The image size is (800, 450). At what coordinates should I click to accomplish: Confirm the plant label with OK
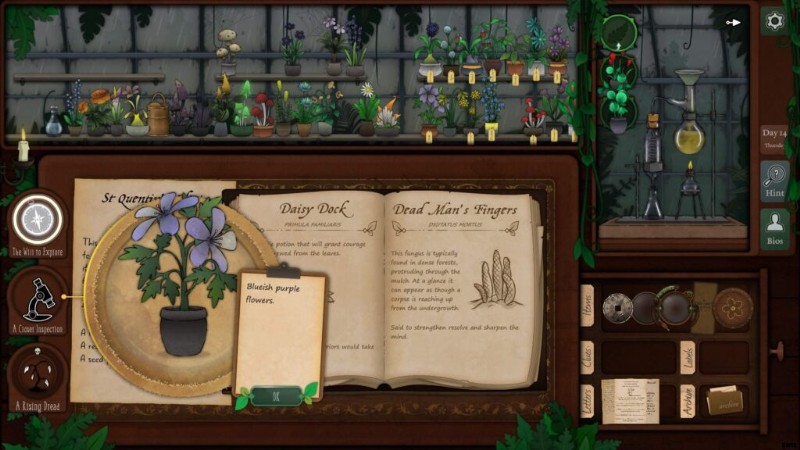[275, 395]
